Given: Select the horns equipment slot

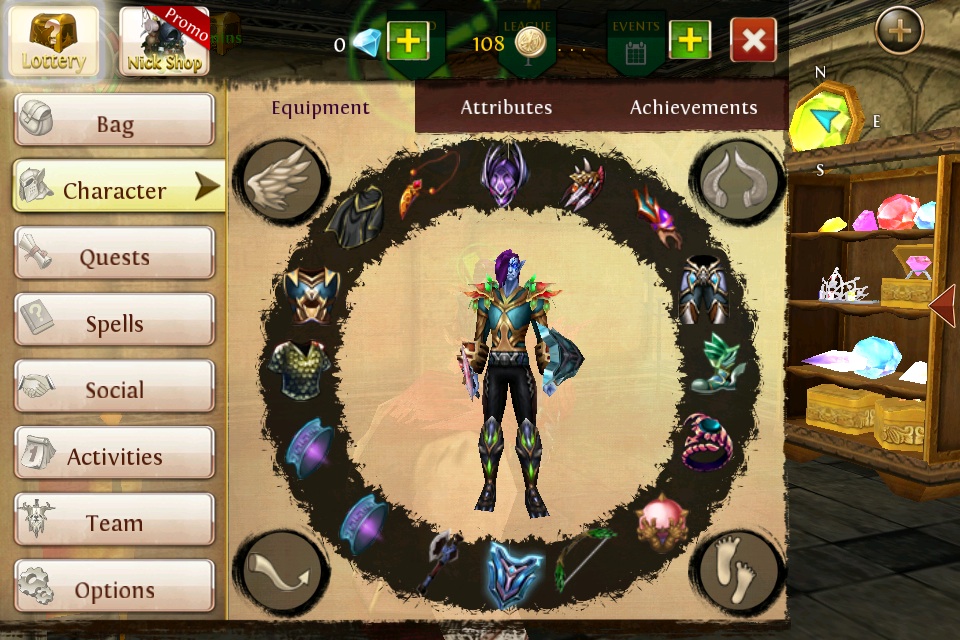Looking at the screenshot, I should 738,180.
